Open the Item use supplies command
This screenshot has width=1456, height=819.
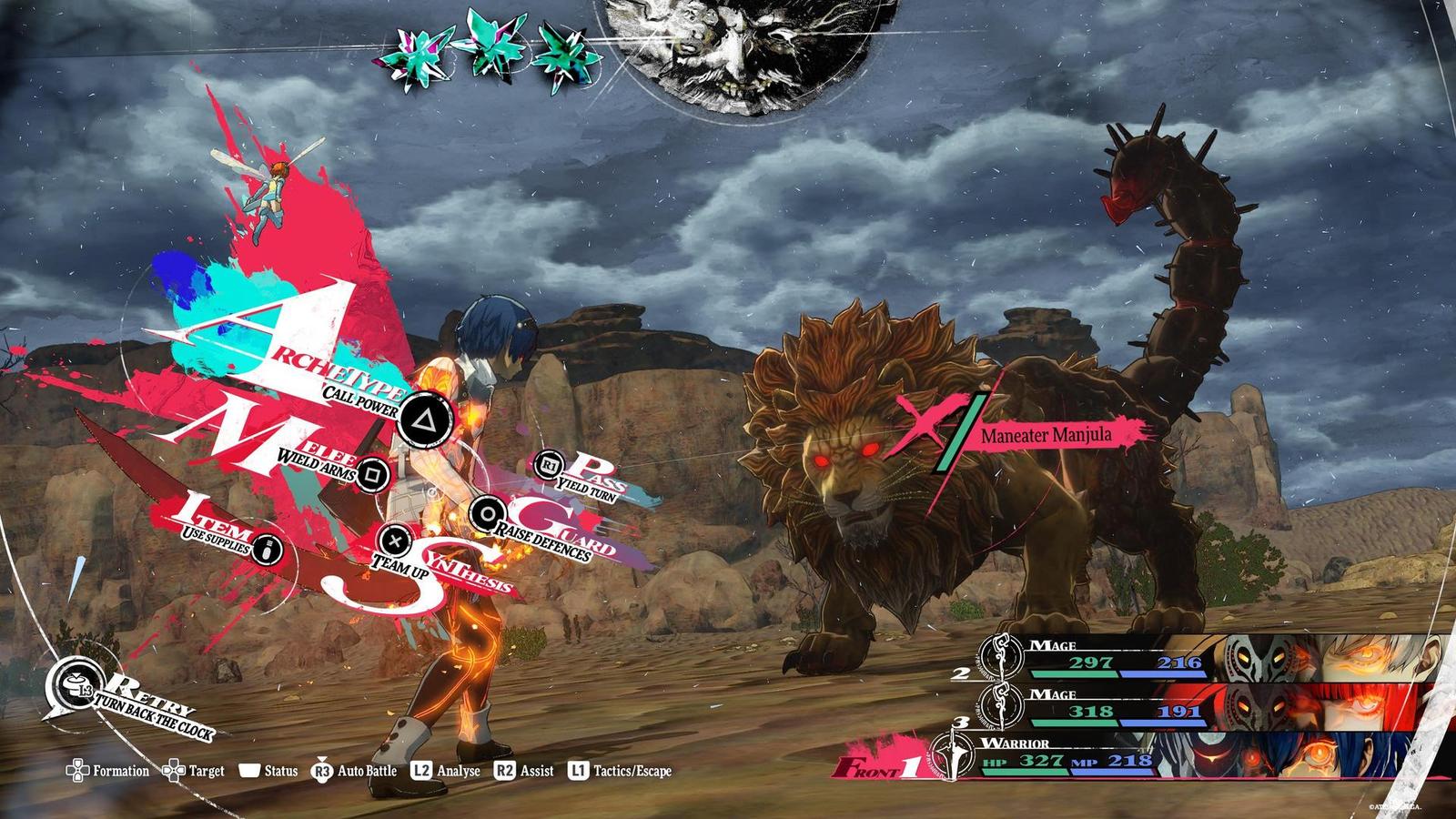266,549
